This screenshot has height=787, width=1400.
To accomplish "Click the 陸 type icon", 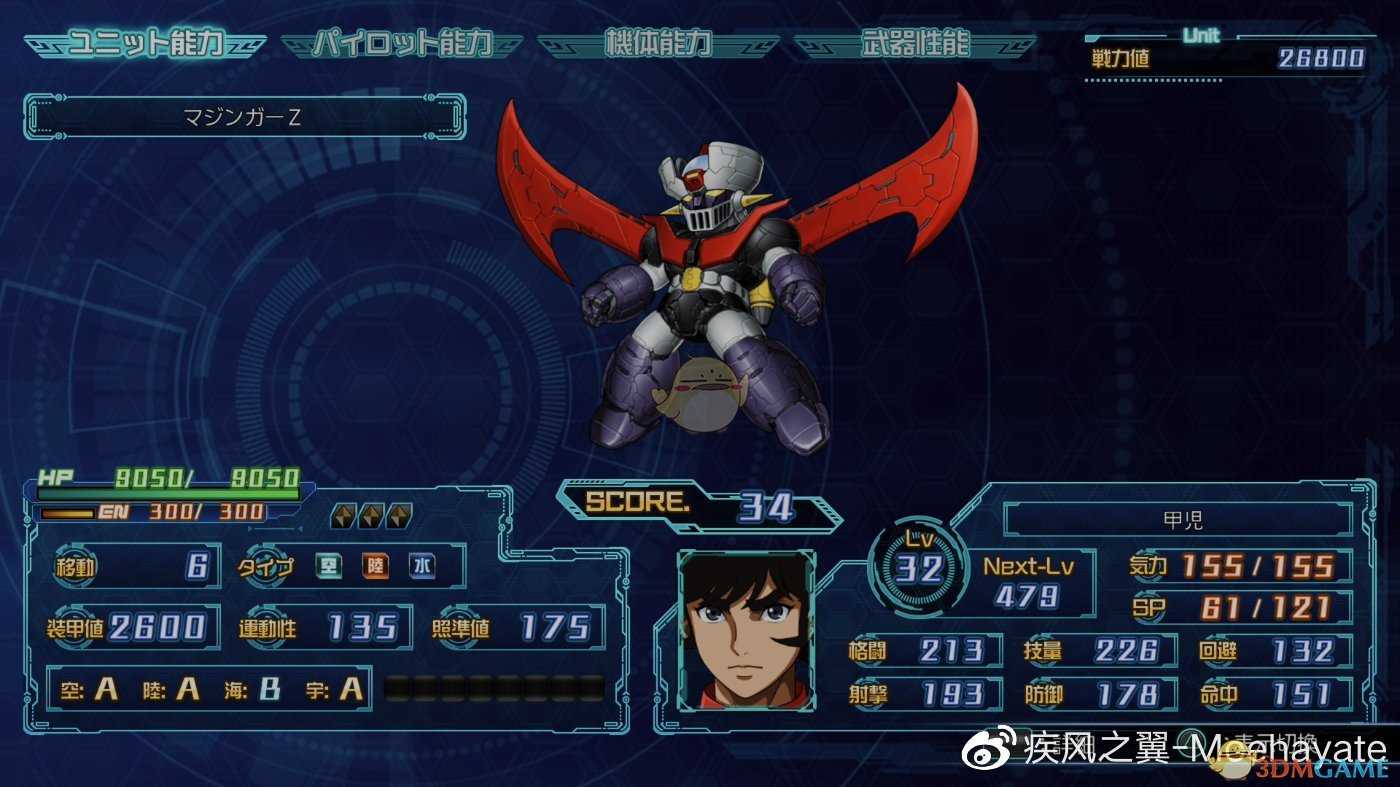I will pyautogui.click(x=376, y=567).
